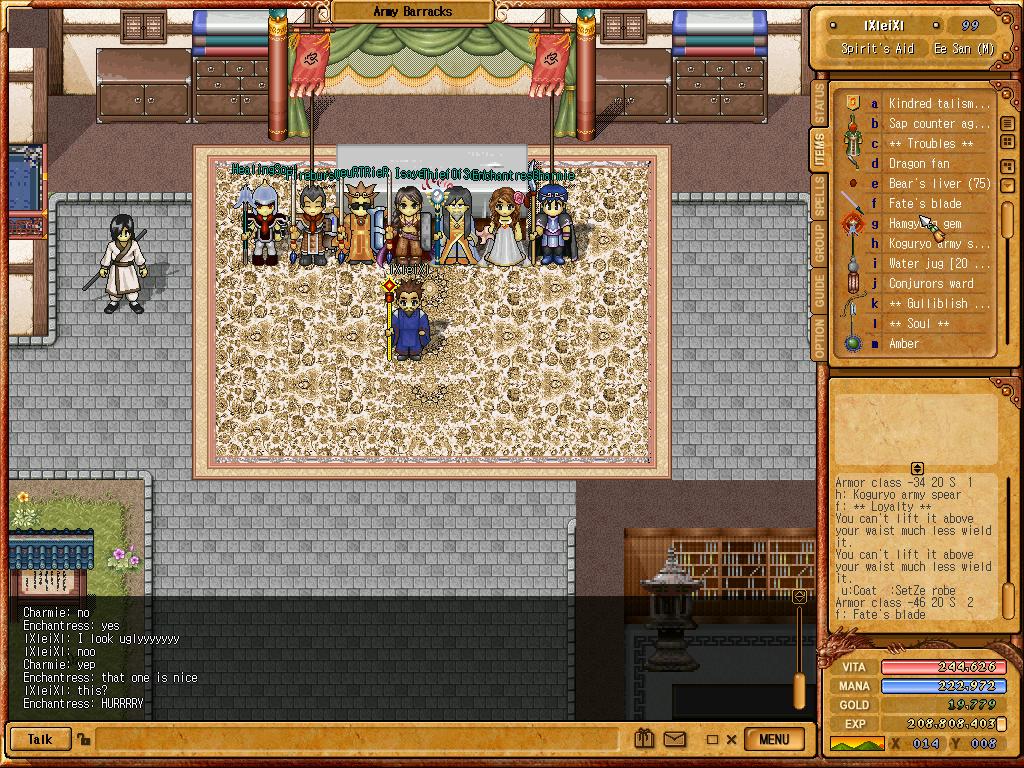Choose the Dragon fan item
The width and height of the screenshot is (1024, 768).
tap(919, 163)
